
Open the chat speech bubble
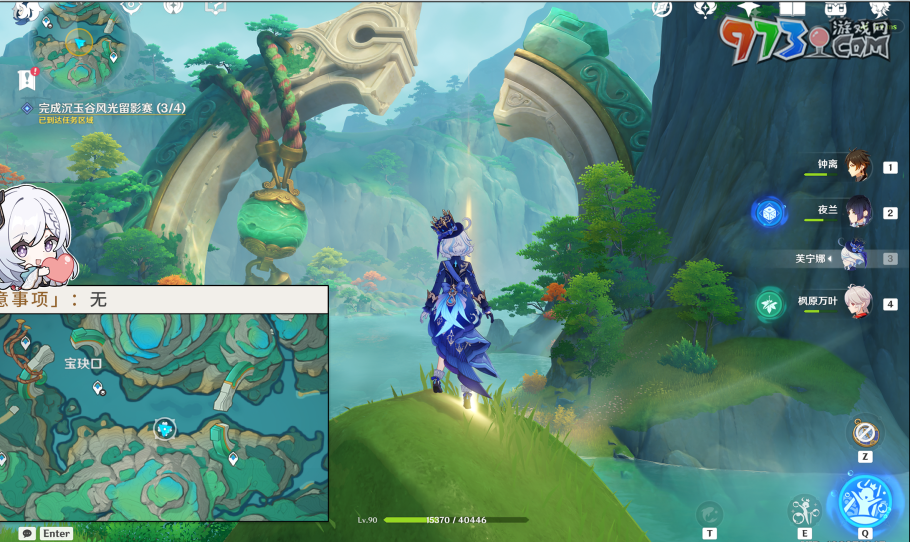coord(27,533)
